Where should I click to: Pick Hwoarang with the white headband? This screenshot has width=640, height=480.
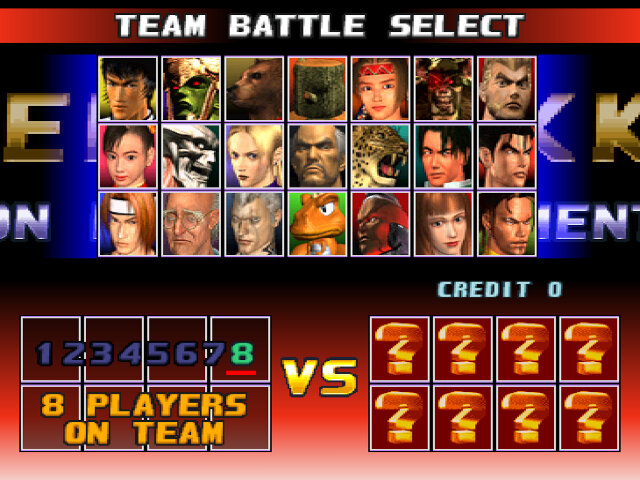click(x=128, y=222)
